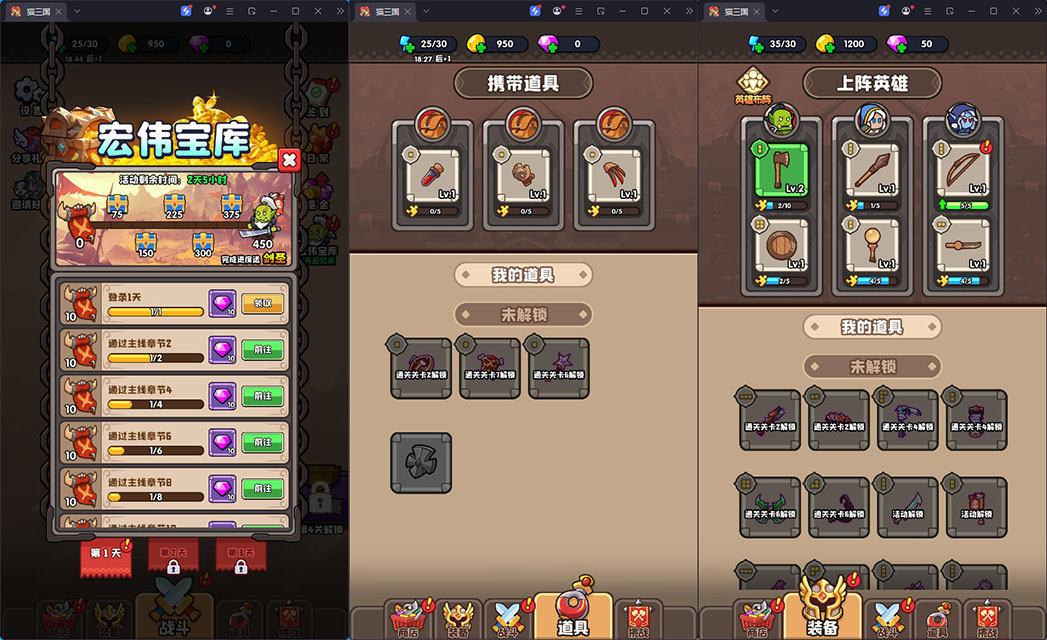Tap the locked item reading 通关关卡7解锁
This screenshot has width=1047, height=640.
click(x=489, y=367)
